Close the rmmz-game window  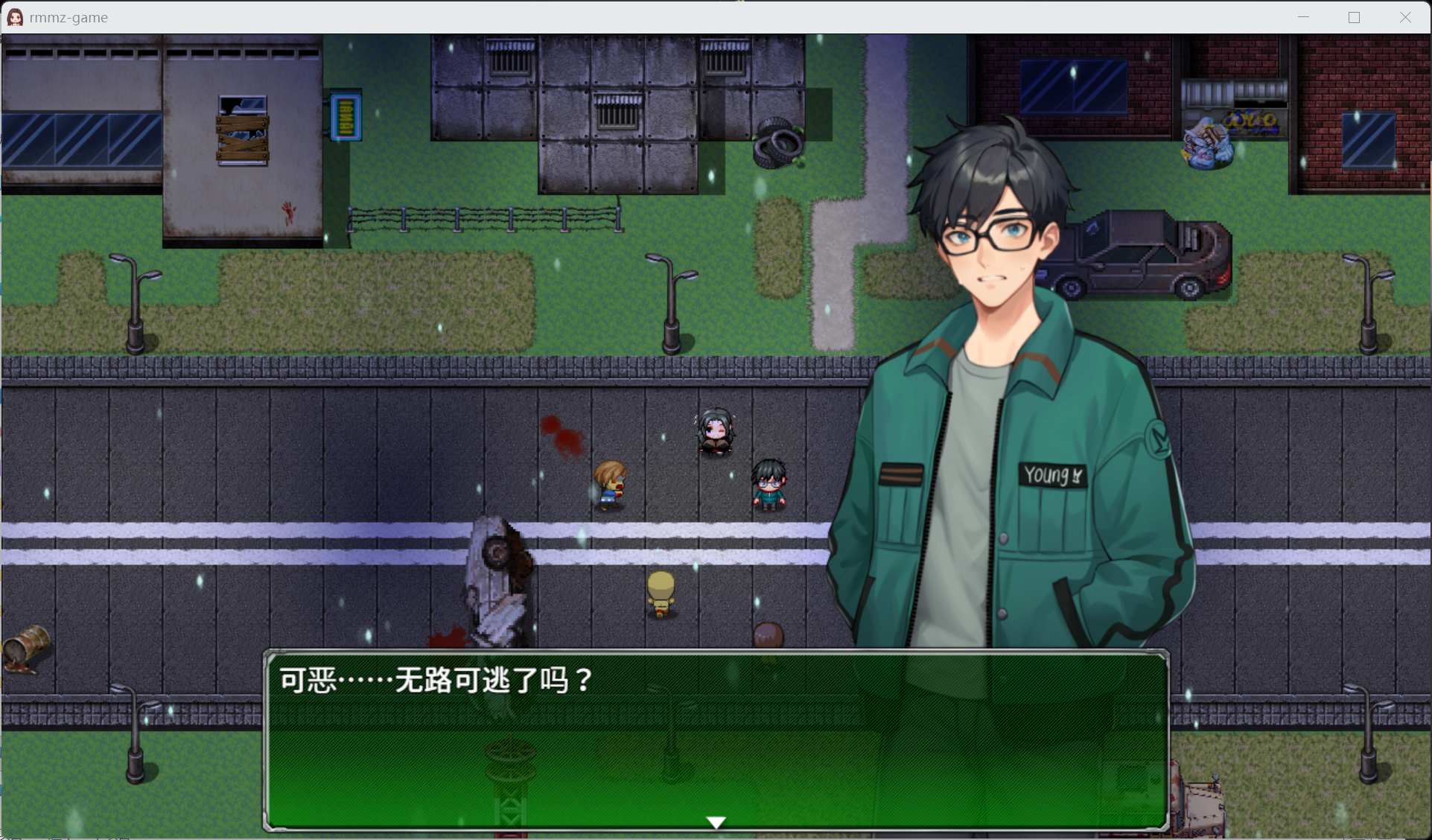[1404, 17]
